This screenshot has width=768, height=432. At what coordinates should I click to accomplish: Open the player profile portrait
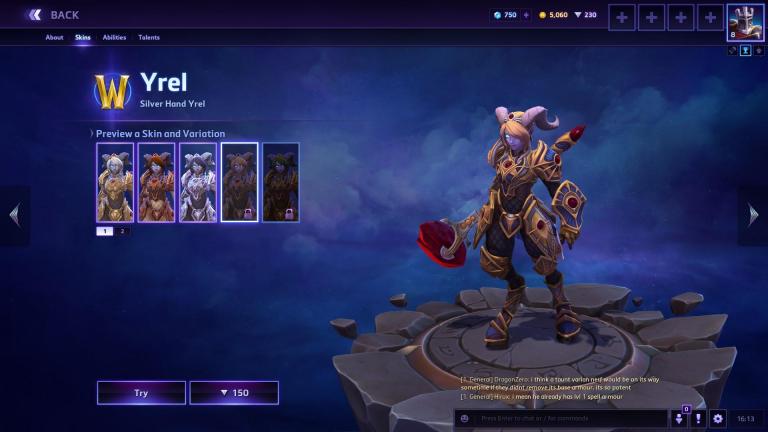tap(745, 21)
